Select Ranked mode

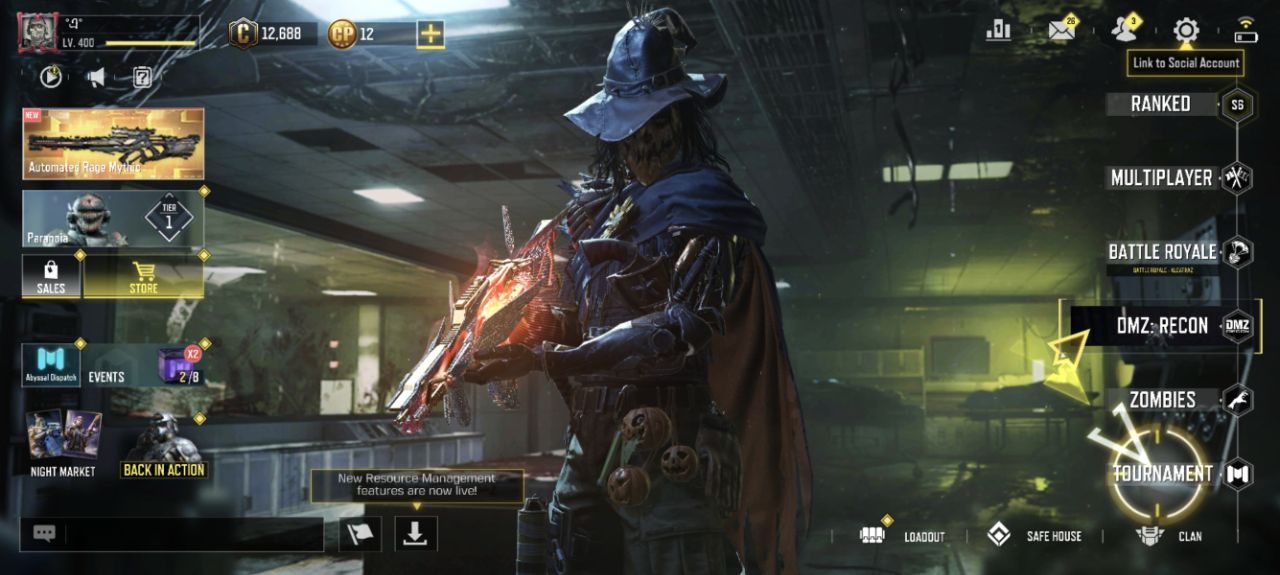coord(1160,104)
